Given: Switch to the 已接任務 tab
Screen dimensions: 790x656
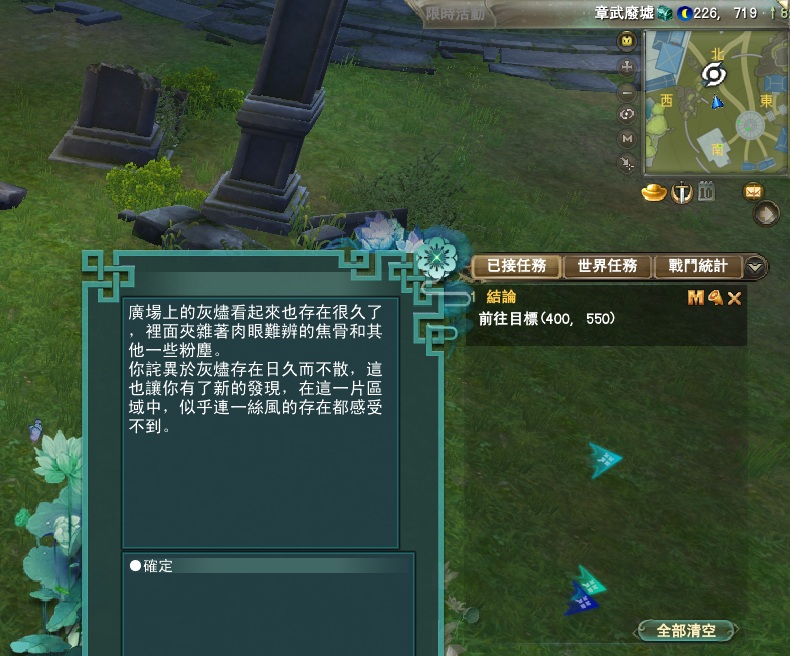Looking at the screenshot, I should [516, 266].
